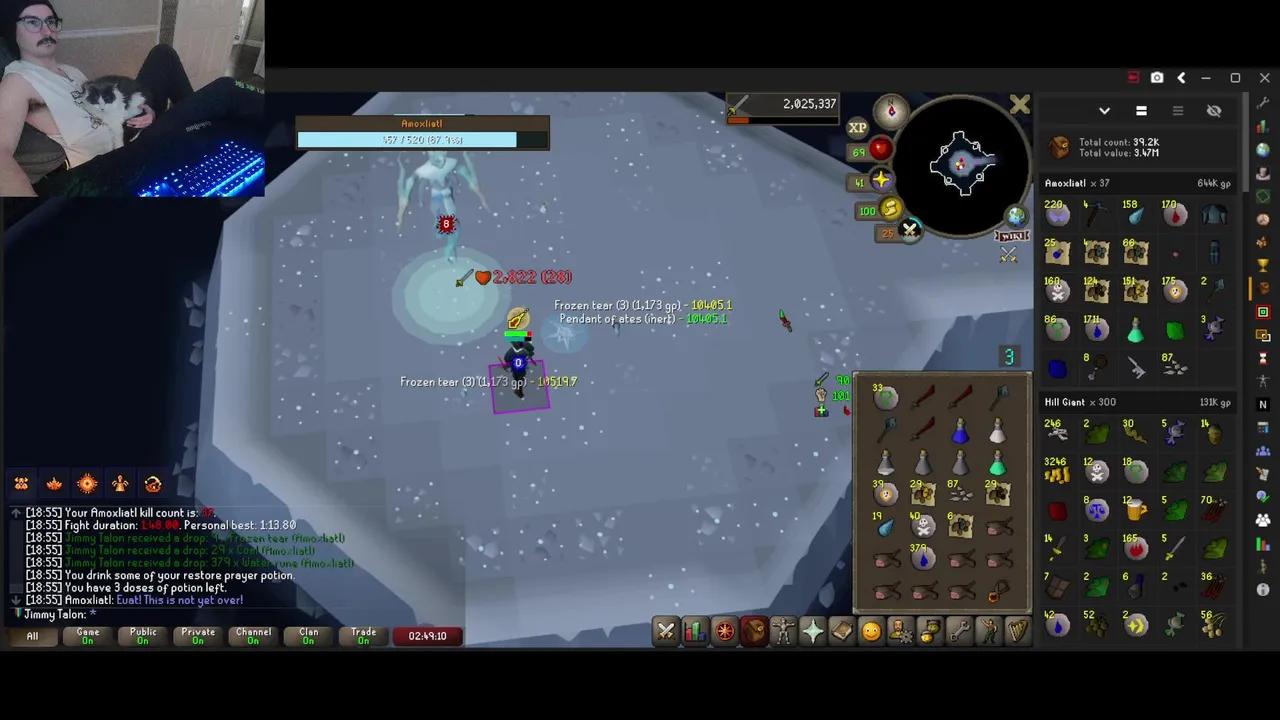Toggle Trade chat off
This screenshot has width=1280, height=720.
pyautogui.click(x=363, y=634)
